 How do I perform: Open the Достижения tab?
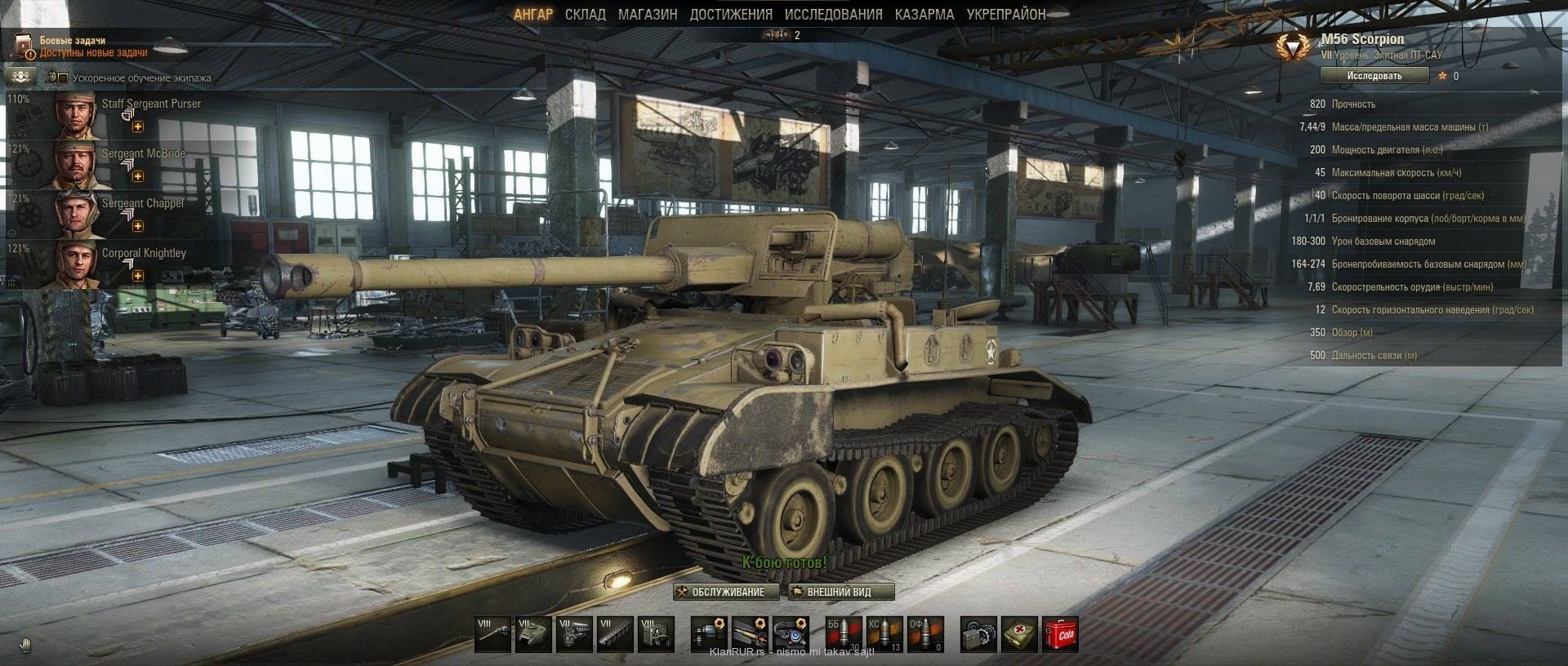point(730,15)
